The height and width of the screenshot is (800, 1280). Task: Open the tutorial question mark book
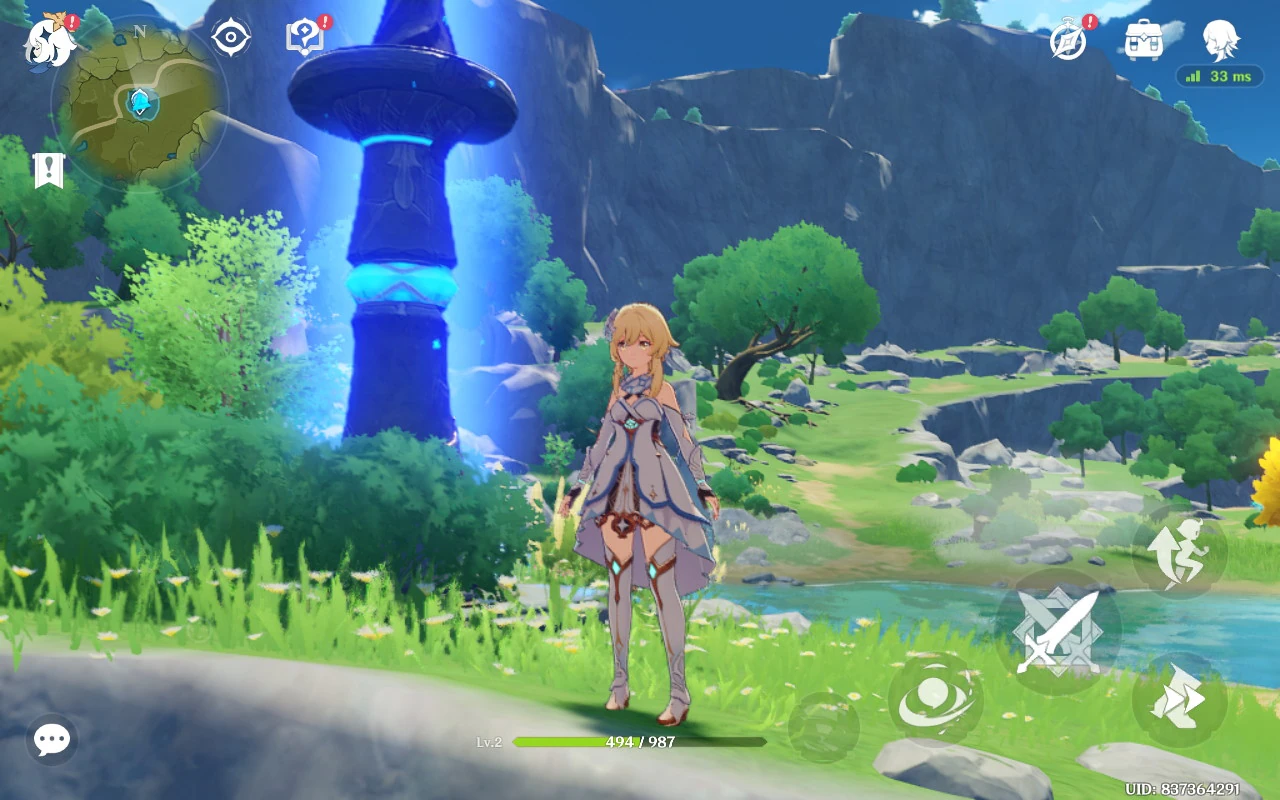click(x=305, y=38)
